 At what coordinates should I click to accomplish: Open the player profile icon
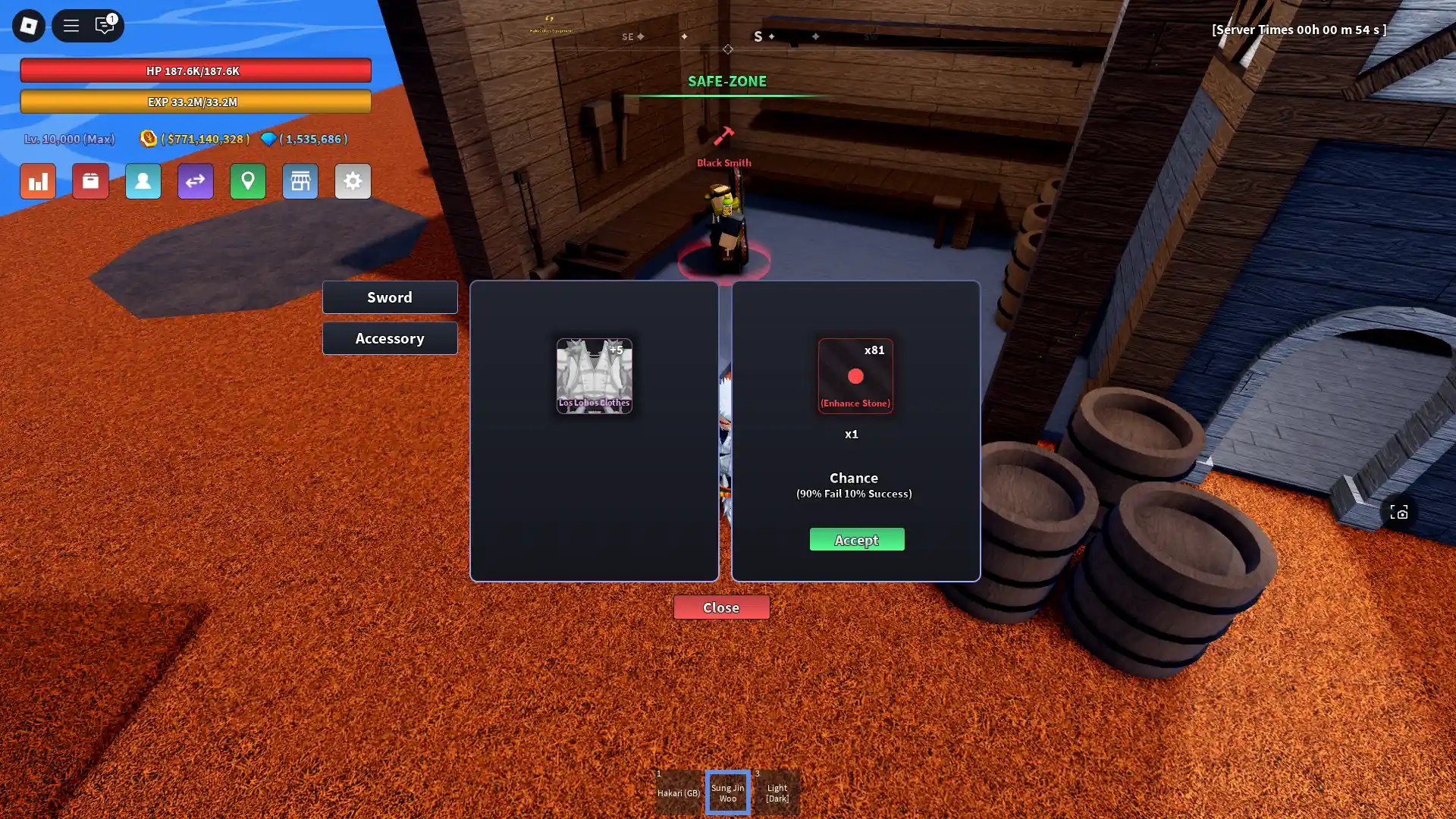tap(143, 181)
